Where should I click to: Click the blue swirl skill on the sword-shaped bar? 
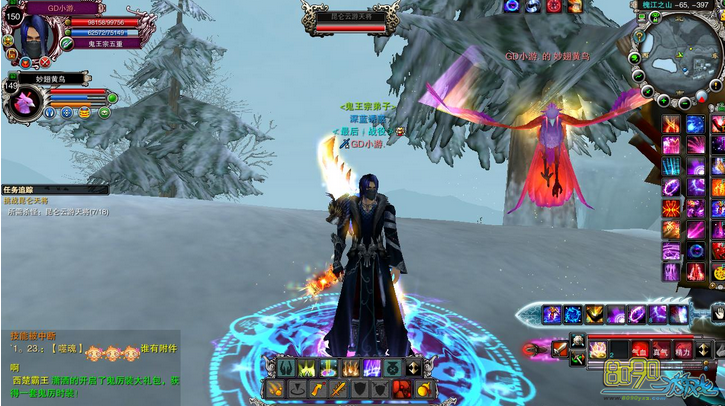tap(573, 315)
